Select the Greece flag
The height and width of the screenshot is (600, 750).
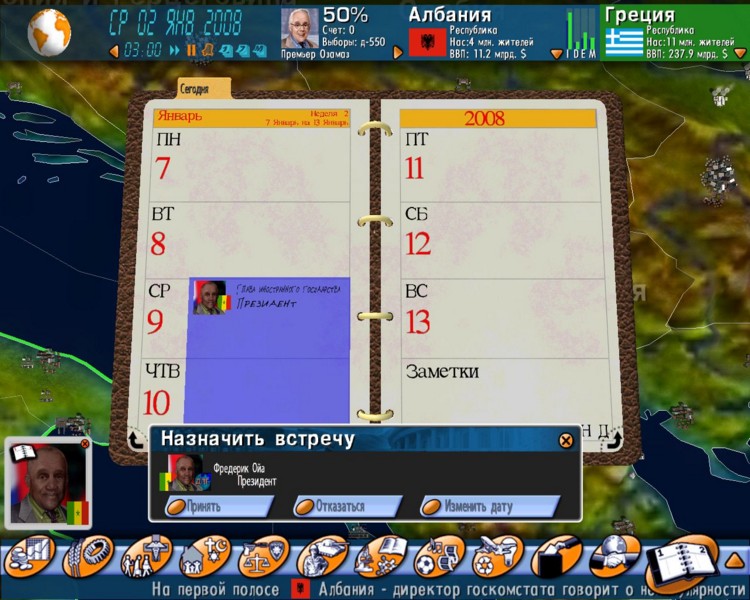click(x=624, y=43)
